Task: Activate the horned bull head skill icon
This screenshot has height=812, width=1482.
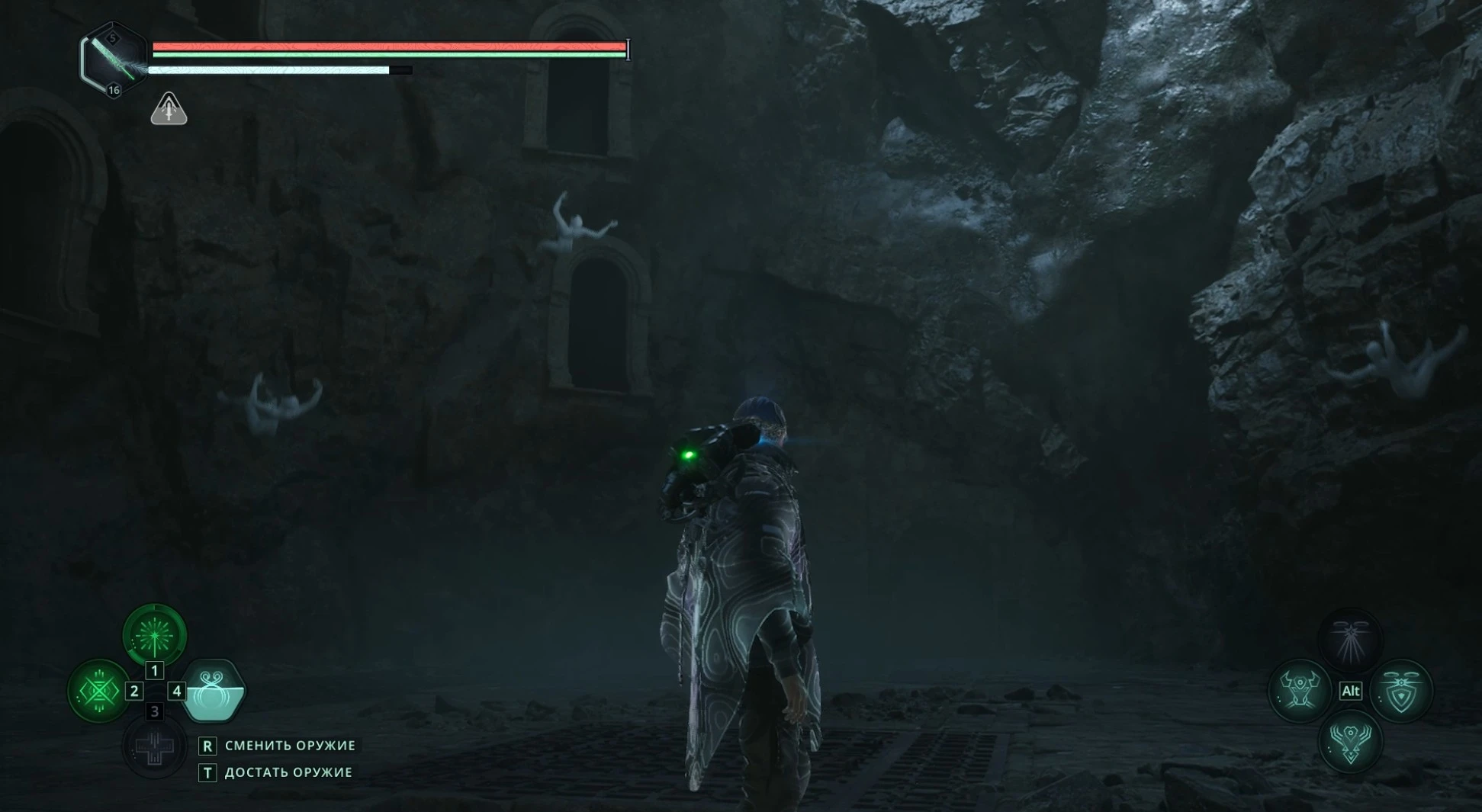Action: 1299,691
